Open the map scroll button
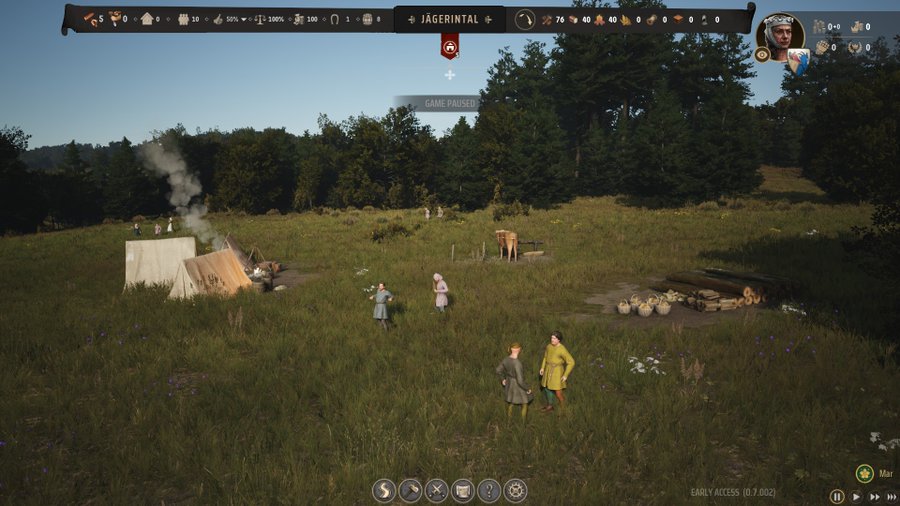The width and height of the screenshot is (900, 506). (463, 491)
